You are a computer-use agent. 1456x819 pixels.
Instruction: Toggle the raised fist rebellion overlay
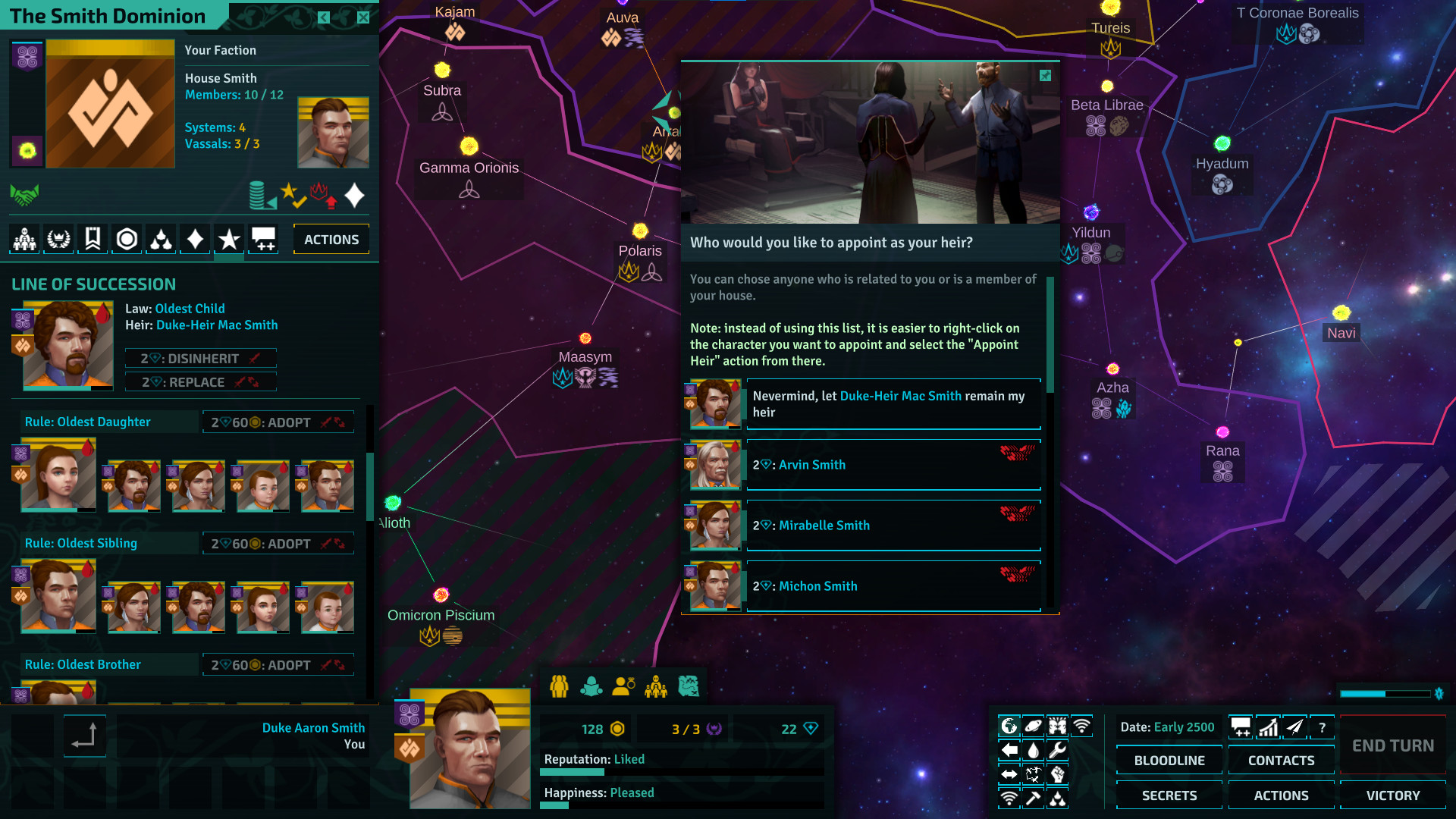click(x=1057, y=774)
